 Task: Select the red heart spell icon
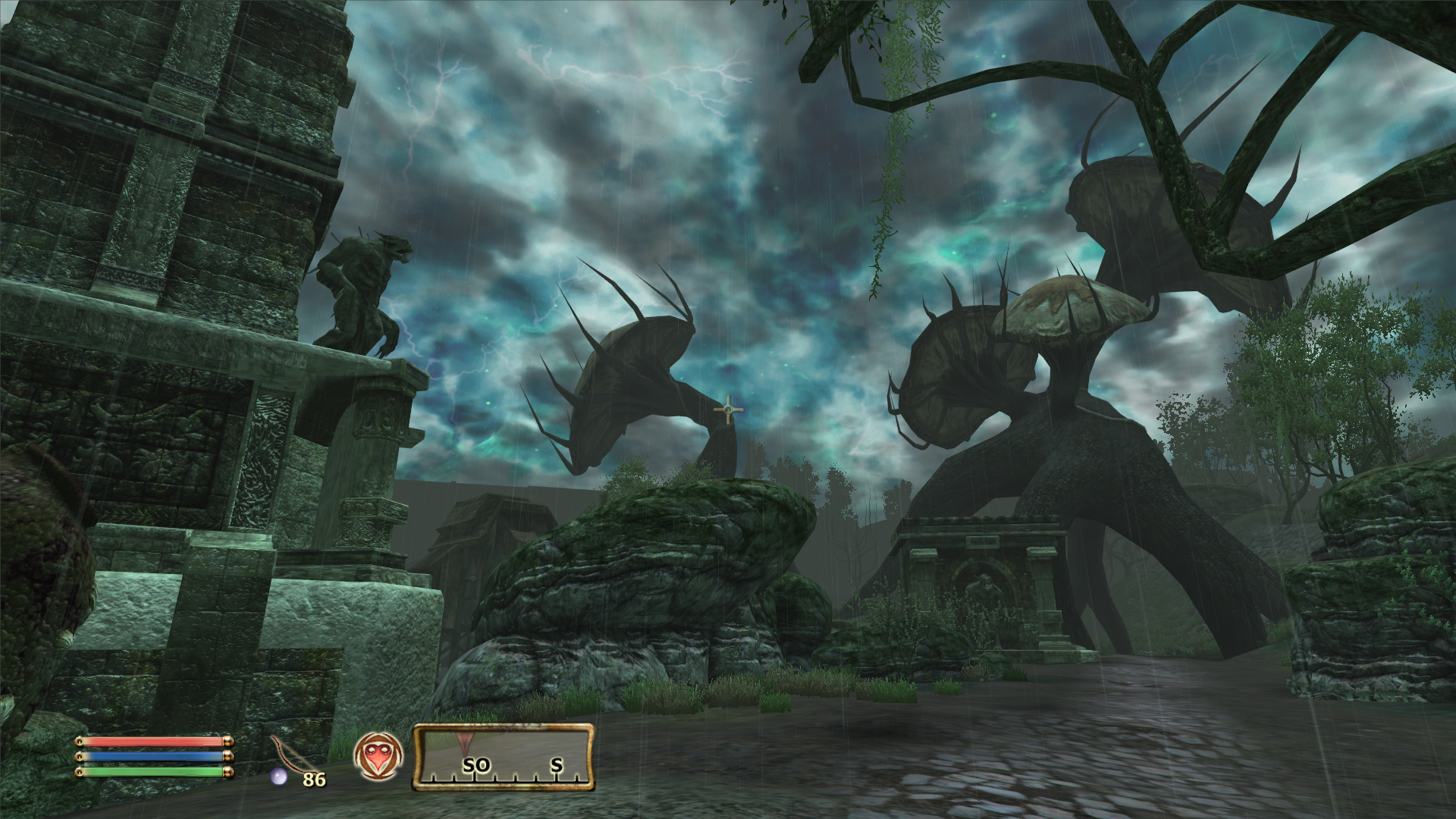[378, 757]
